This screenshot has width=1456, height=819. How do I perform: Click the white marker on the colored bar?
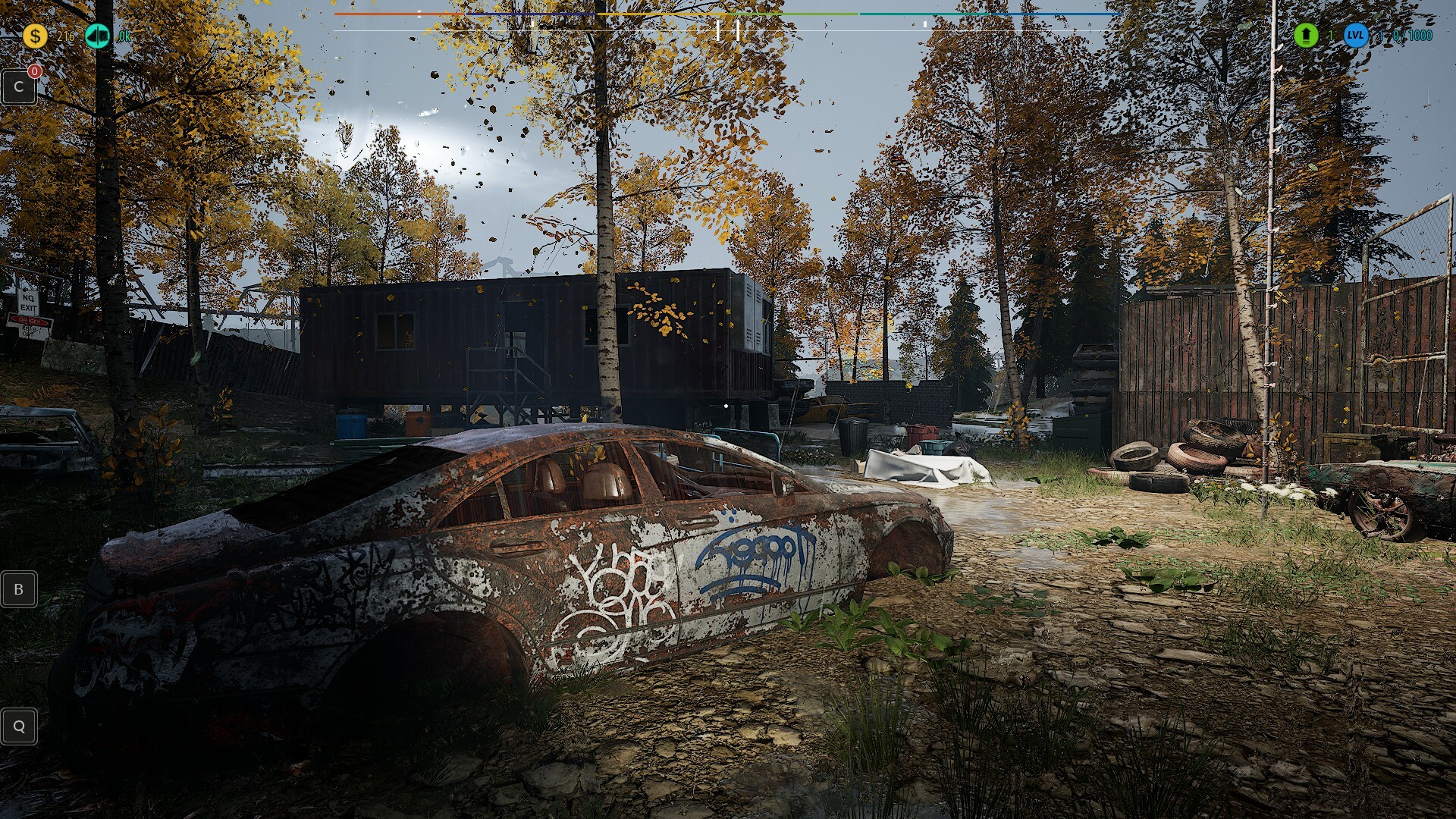[x=420, y=12]
